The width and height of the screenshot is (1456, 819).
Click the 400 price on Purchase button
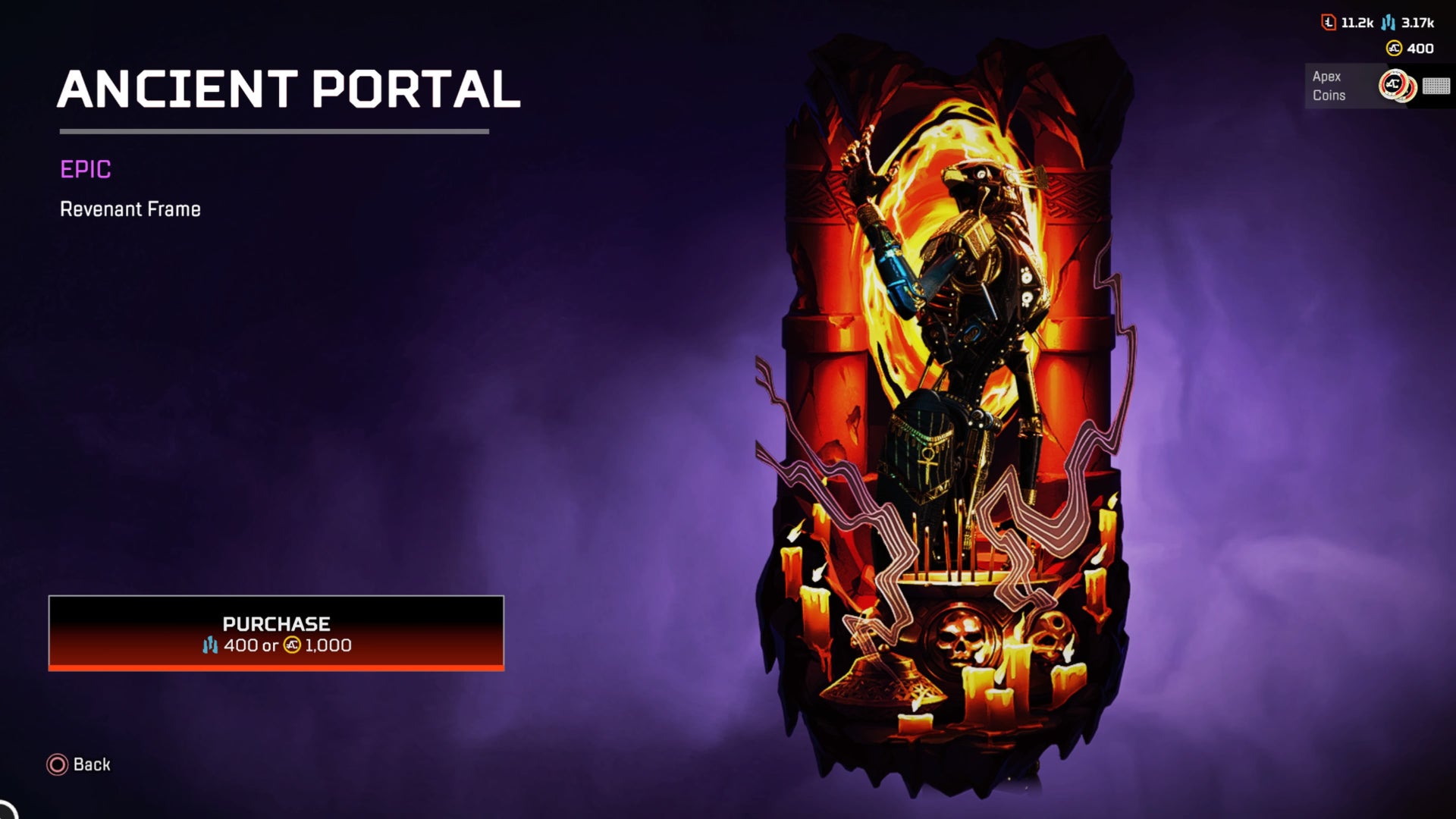[x=241, y=645]
